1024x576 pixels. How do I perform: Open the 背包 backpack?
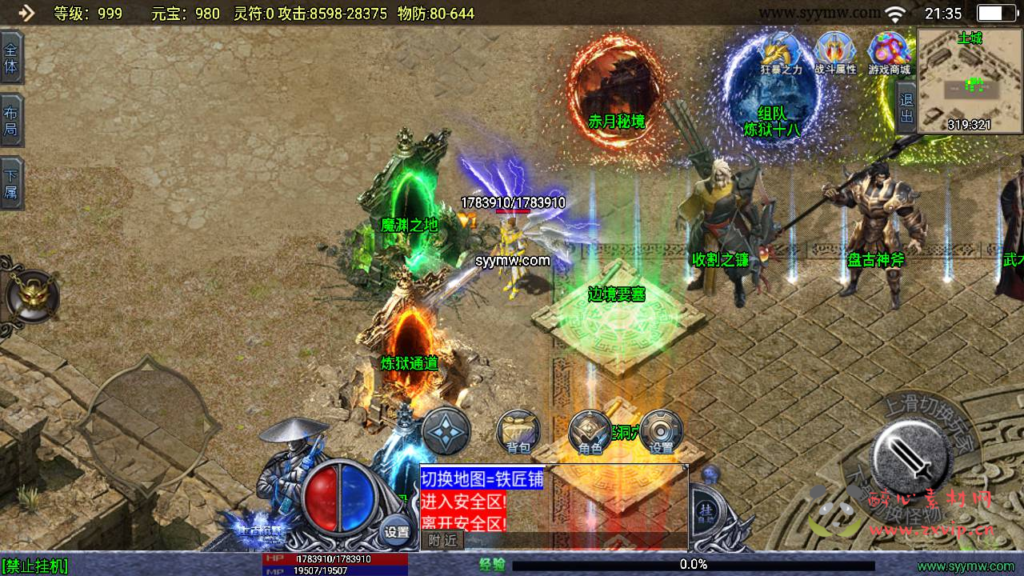coord(518,432)
